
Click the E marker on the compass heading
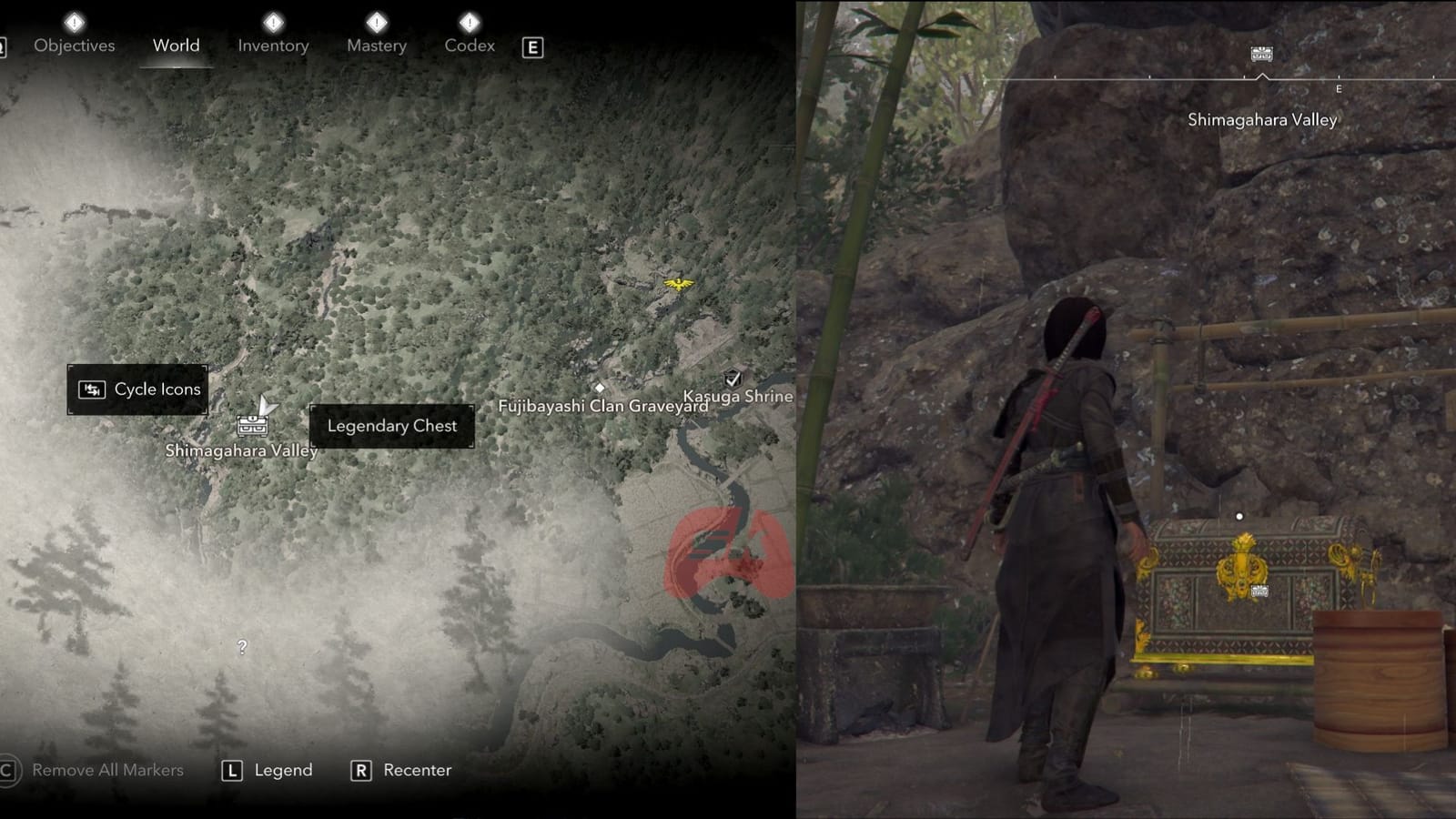(x=1338, y=88)
